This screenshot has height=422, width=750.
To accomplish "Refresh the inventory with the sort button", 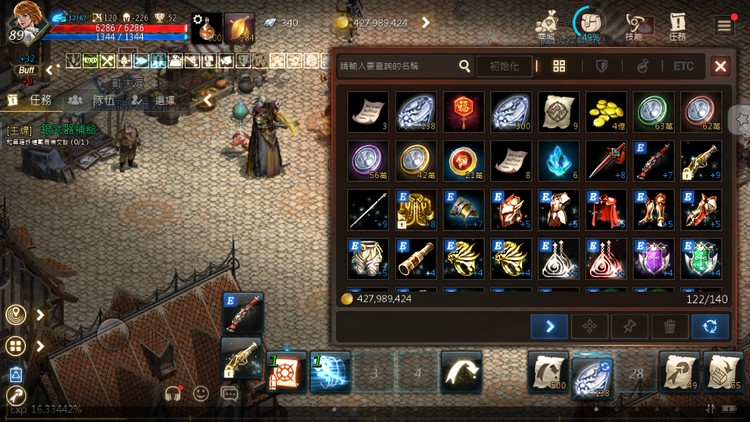I will [x=709, y=326].
